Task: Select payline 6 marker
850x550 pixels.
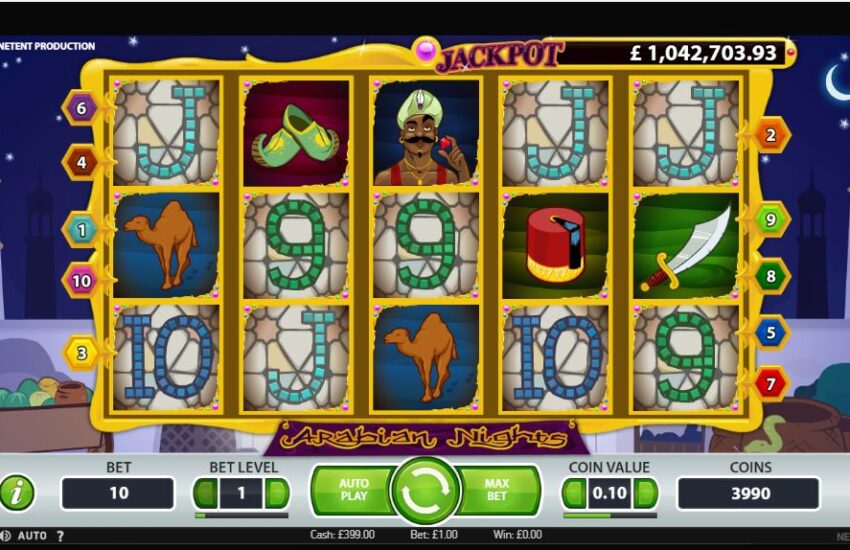Action: coord(80,107)
